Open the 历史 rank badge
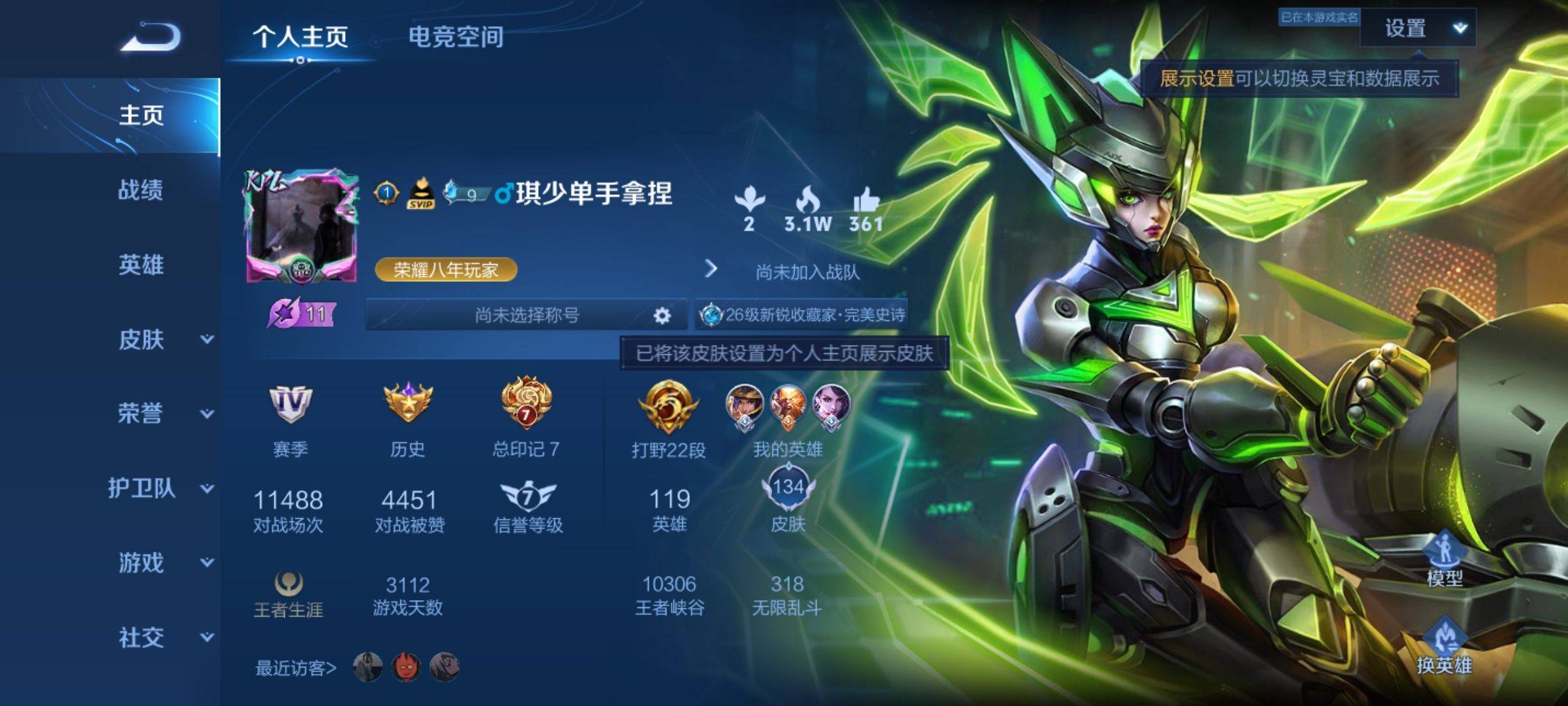Screen dimensions: 1568x706 point(408,404)
